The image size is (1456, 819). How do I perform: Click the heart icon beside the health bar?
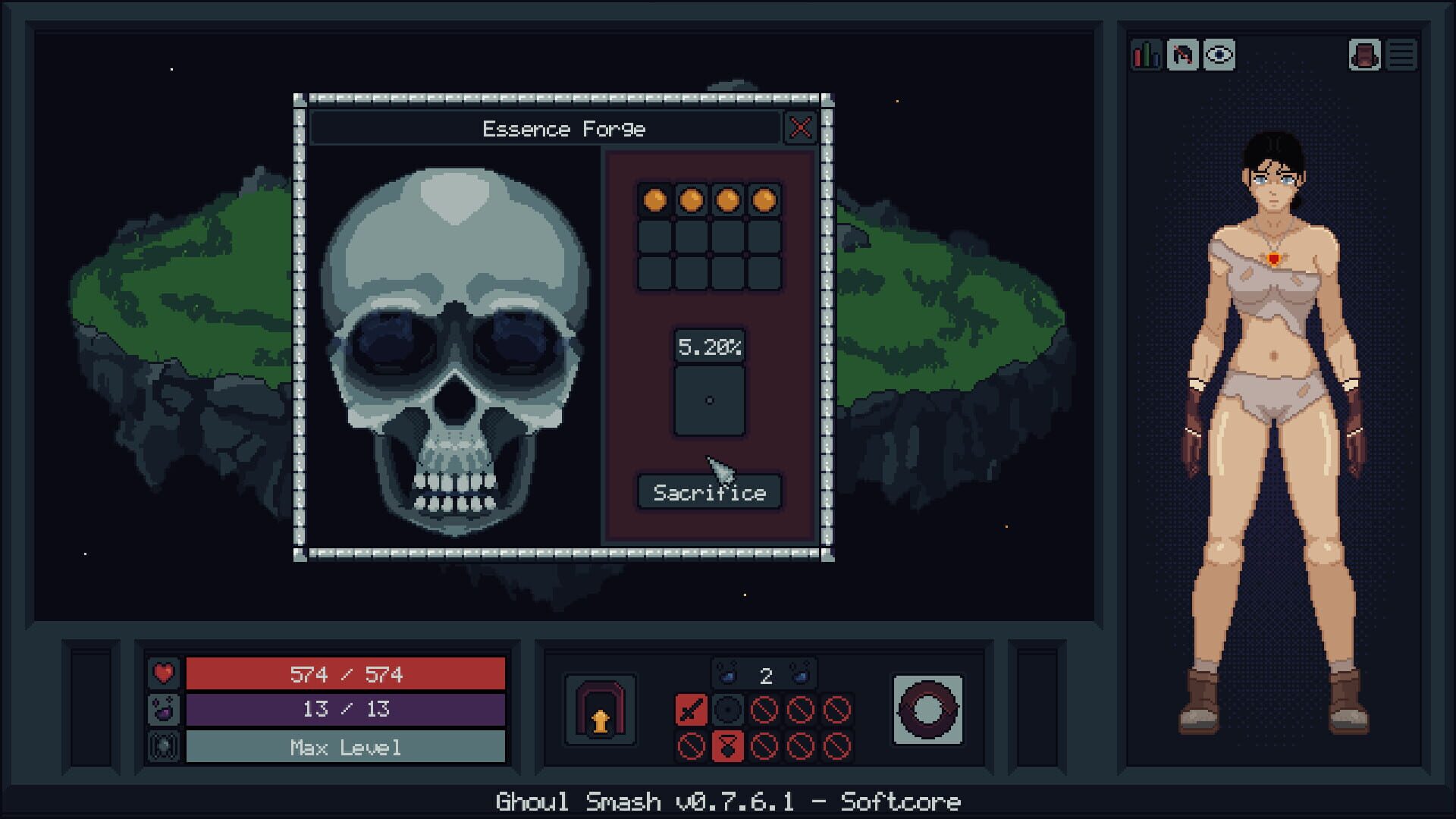coord(164,673)
